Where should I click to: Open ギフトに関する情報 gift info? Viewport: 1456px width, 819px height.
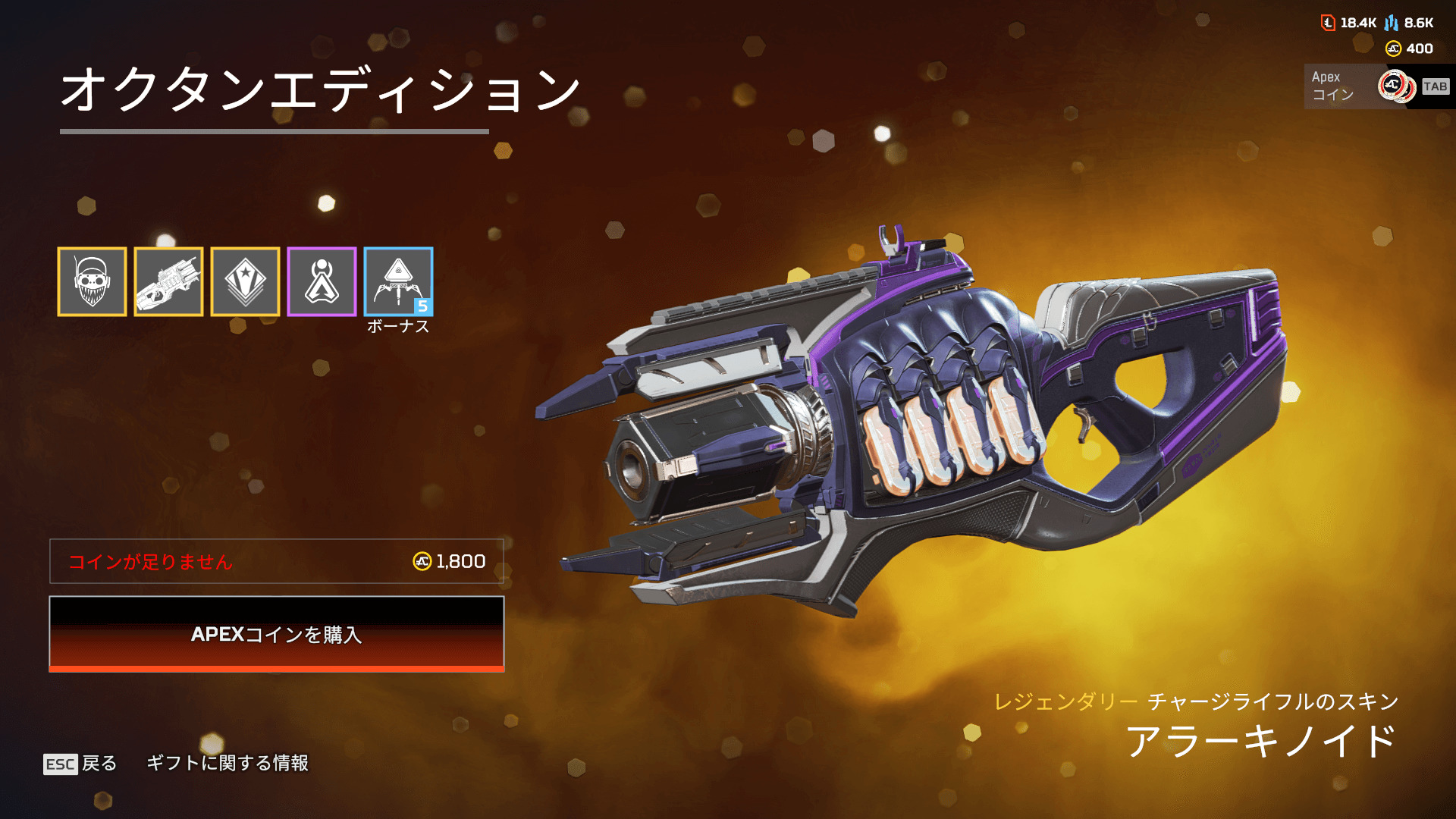pyautogui.click(x=227, y=763)
